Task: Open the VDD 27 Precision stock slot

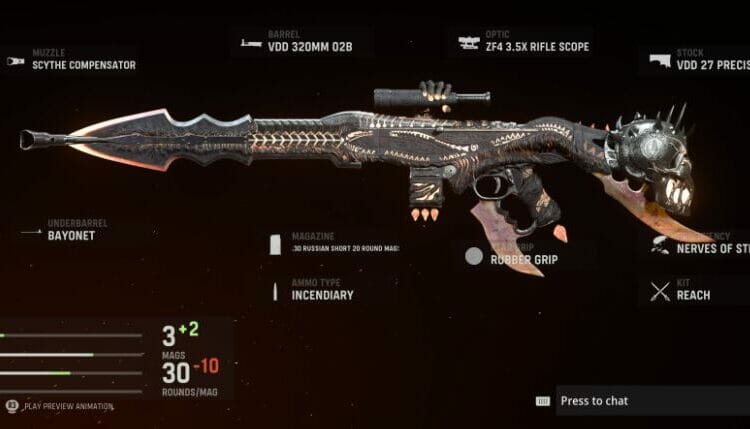Action: (698, 60)
